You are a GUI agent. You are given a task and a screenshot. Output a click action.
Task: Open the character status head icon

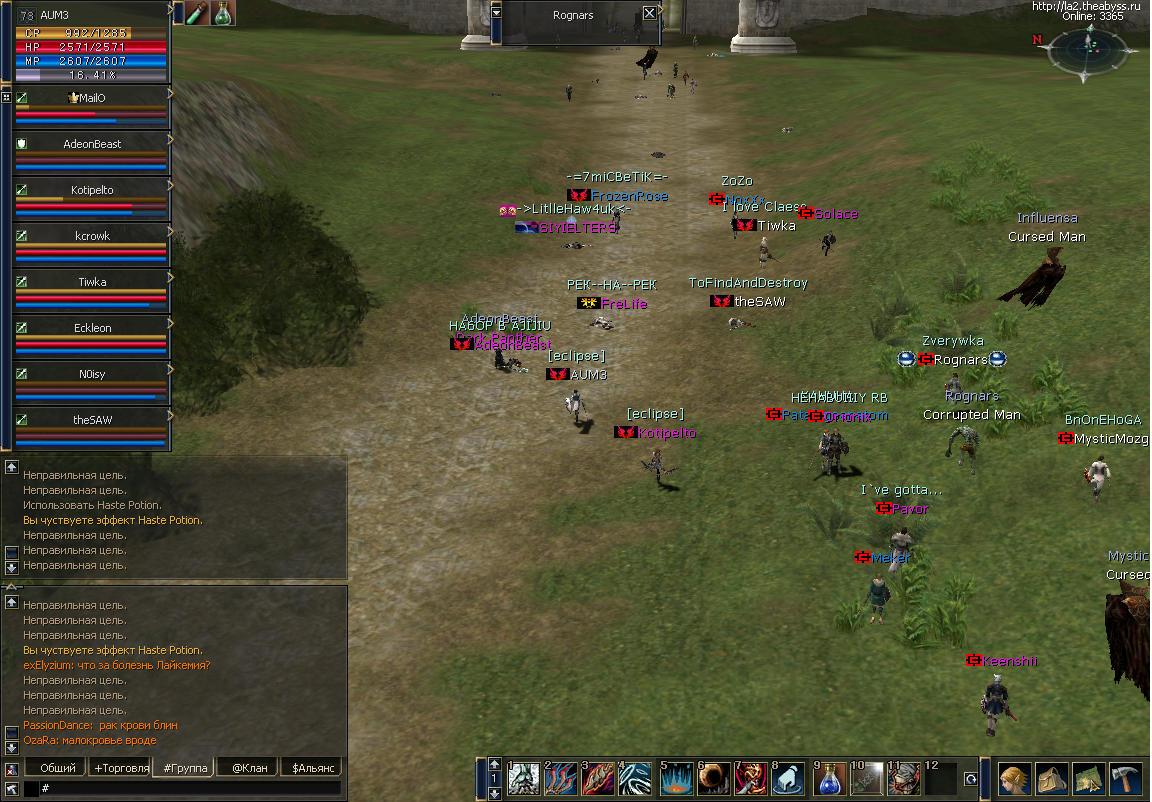(1015, 778)
